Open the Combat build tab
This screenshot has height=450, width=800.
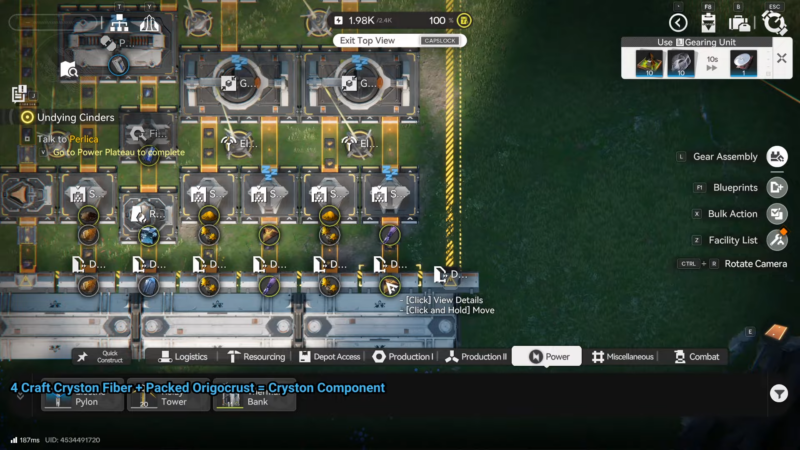click(x=697, y=356)
